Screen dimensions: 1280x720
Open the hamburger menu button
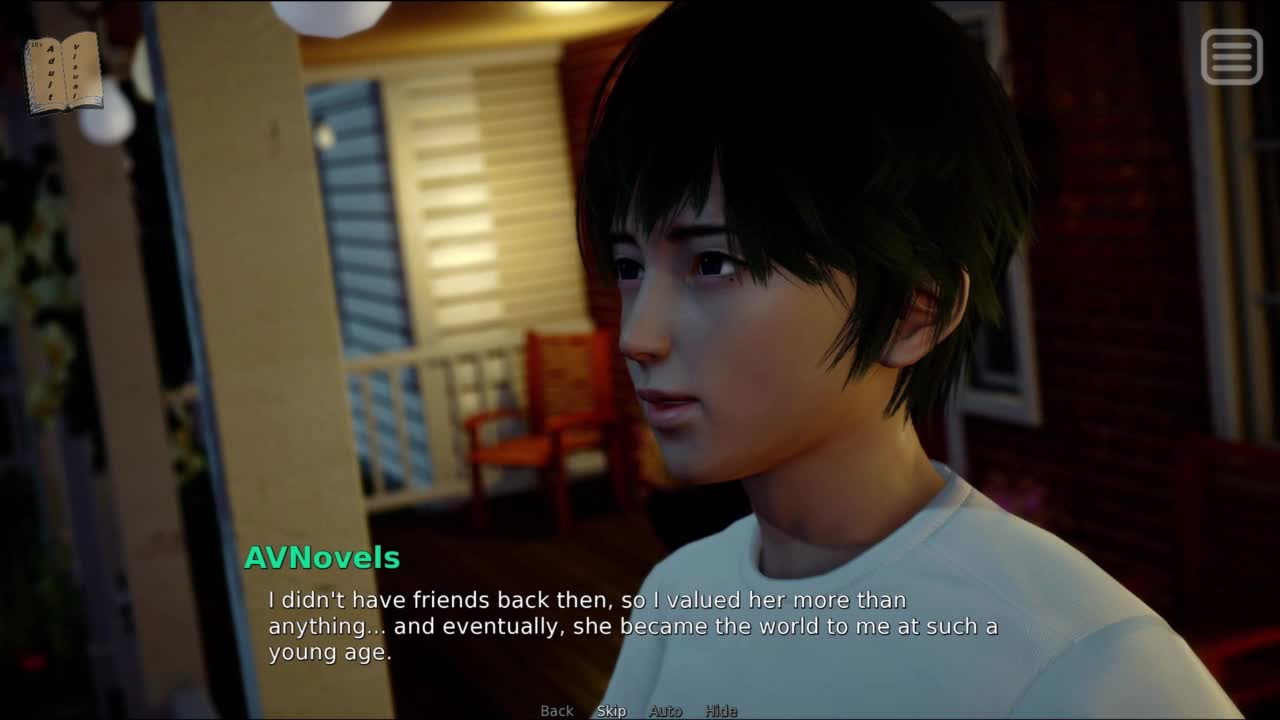[1231, 56]
